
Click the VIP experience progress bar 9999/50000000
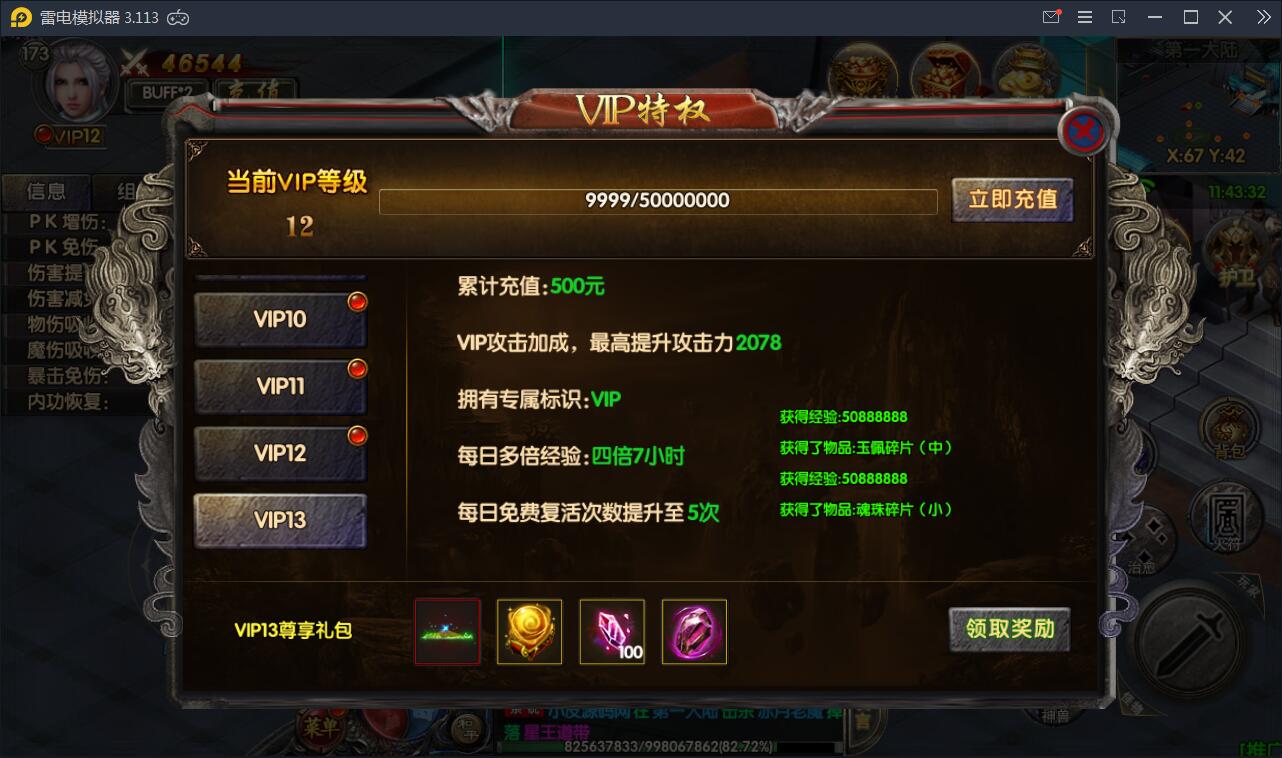(x=658, y=200)
